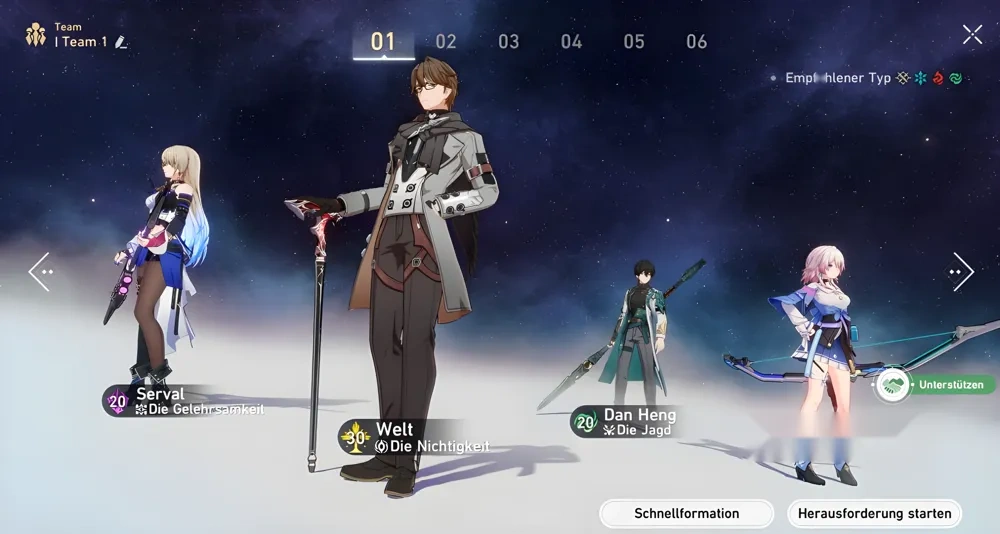Rename Team 1 using the pencil icon
The height and width of the screenshot is (534, 1000).
pos(122,42)
